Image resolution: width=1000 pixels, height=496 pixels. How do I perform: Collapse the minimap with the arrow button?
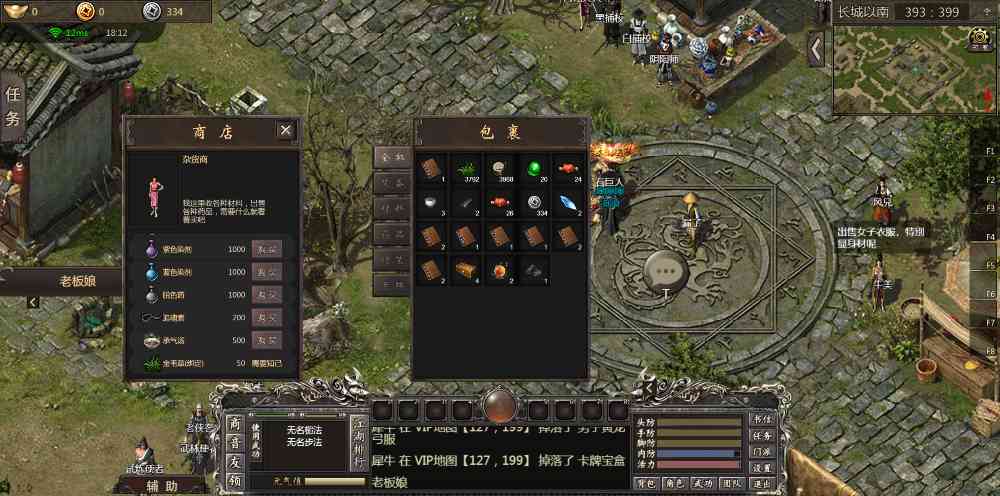[817, 47]
